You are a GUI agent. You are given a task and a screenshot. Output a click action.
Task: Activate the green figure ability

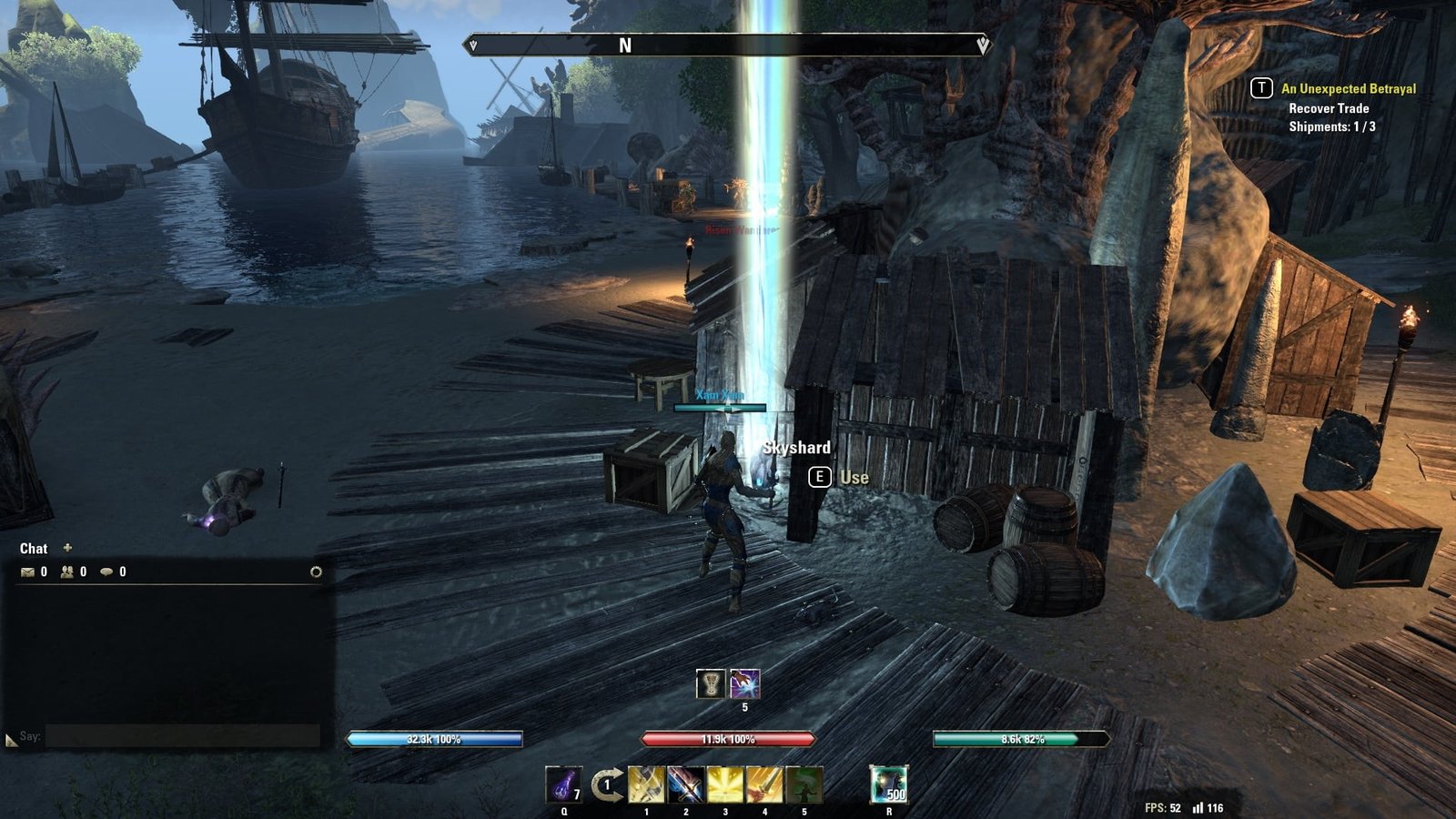tap(804, 784)
